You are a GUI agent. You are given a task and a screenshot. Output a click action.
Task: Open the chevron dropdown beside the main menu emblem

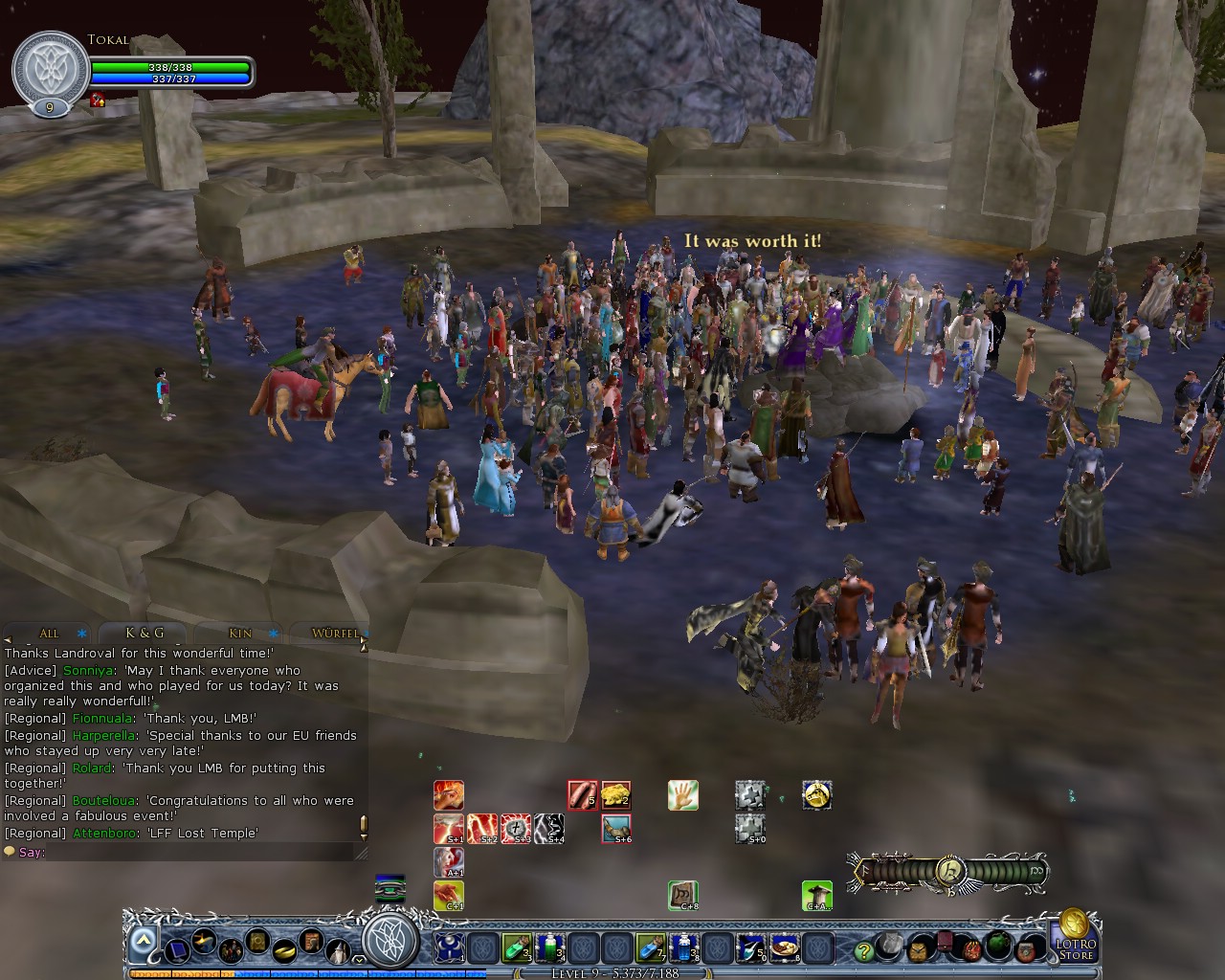tap(360, 960)
